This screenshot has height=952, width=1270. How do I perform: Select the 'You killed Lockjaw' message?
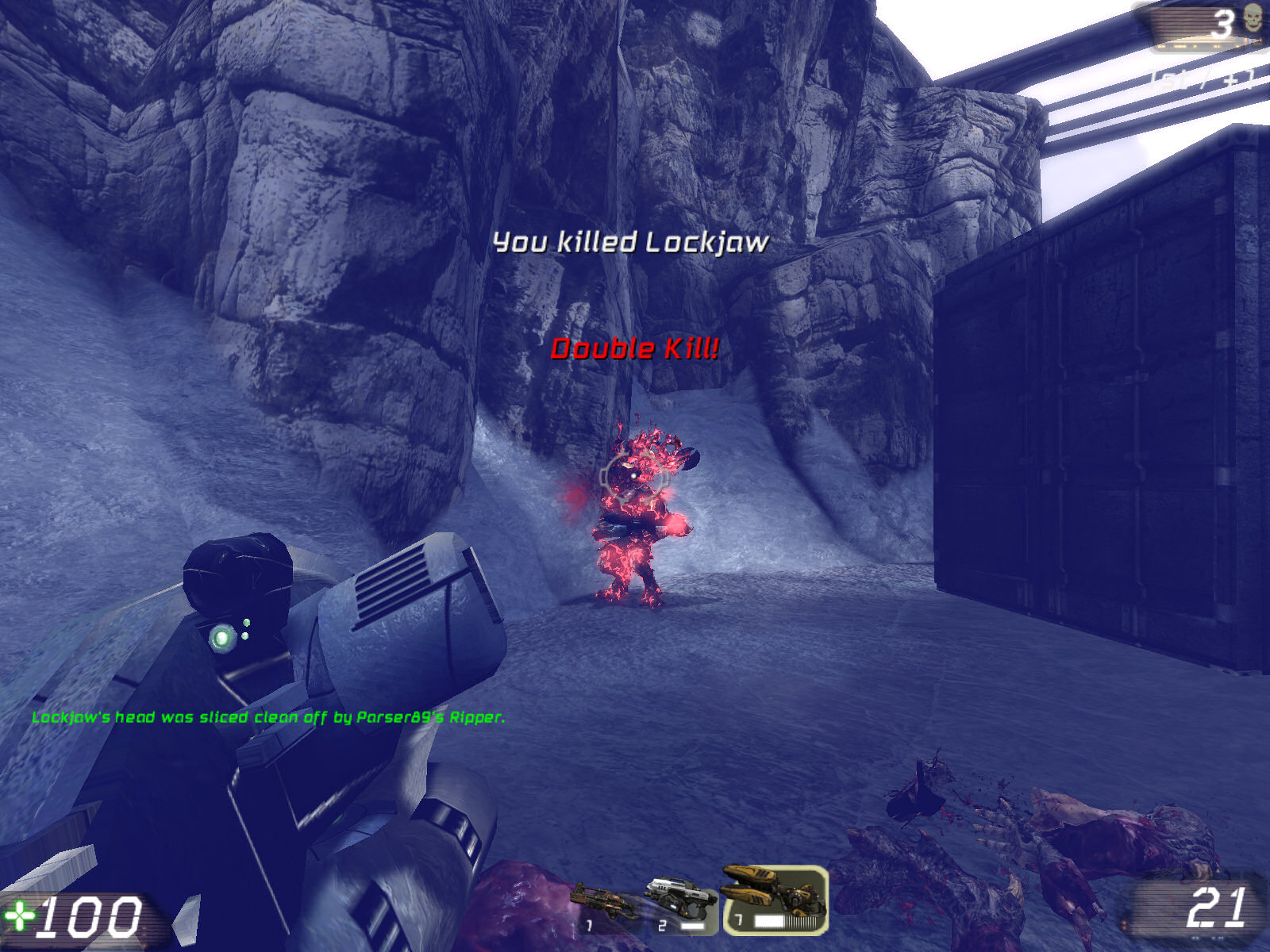tap(631, 242)
